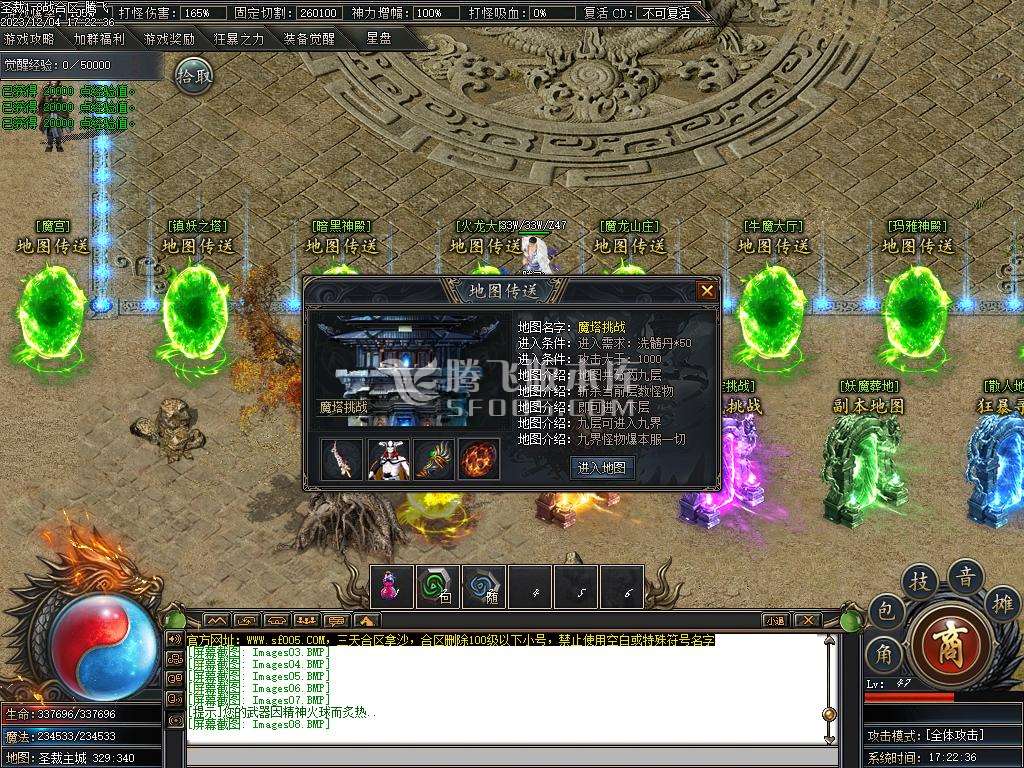Open the 游戏攻略 menu

point(29,40)
